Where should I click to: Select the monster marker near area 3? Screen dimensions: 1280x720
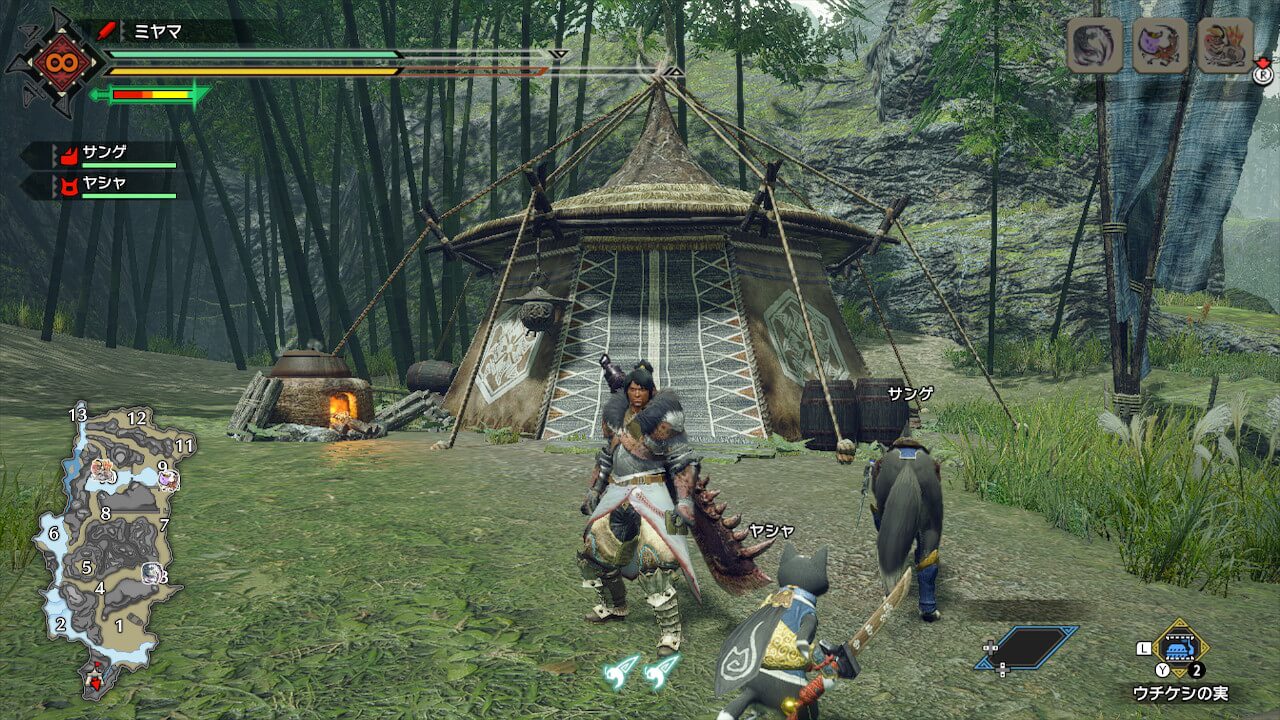152,573
